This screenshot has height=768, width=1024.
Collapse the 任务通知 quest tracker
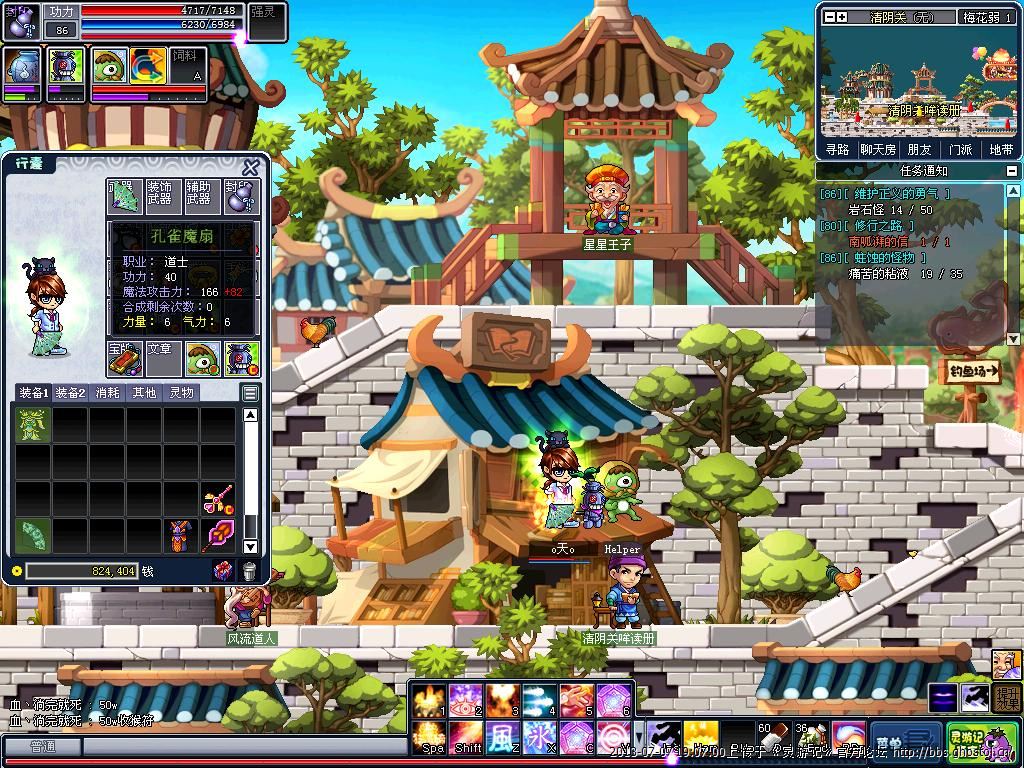click(1012, 171)
